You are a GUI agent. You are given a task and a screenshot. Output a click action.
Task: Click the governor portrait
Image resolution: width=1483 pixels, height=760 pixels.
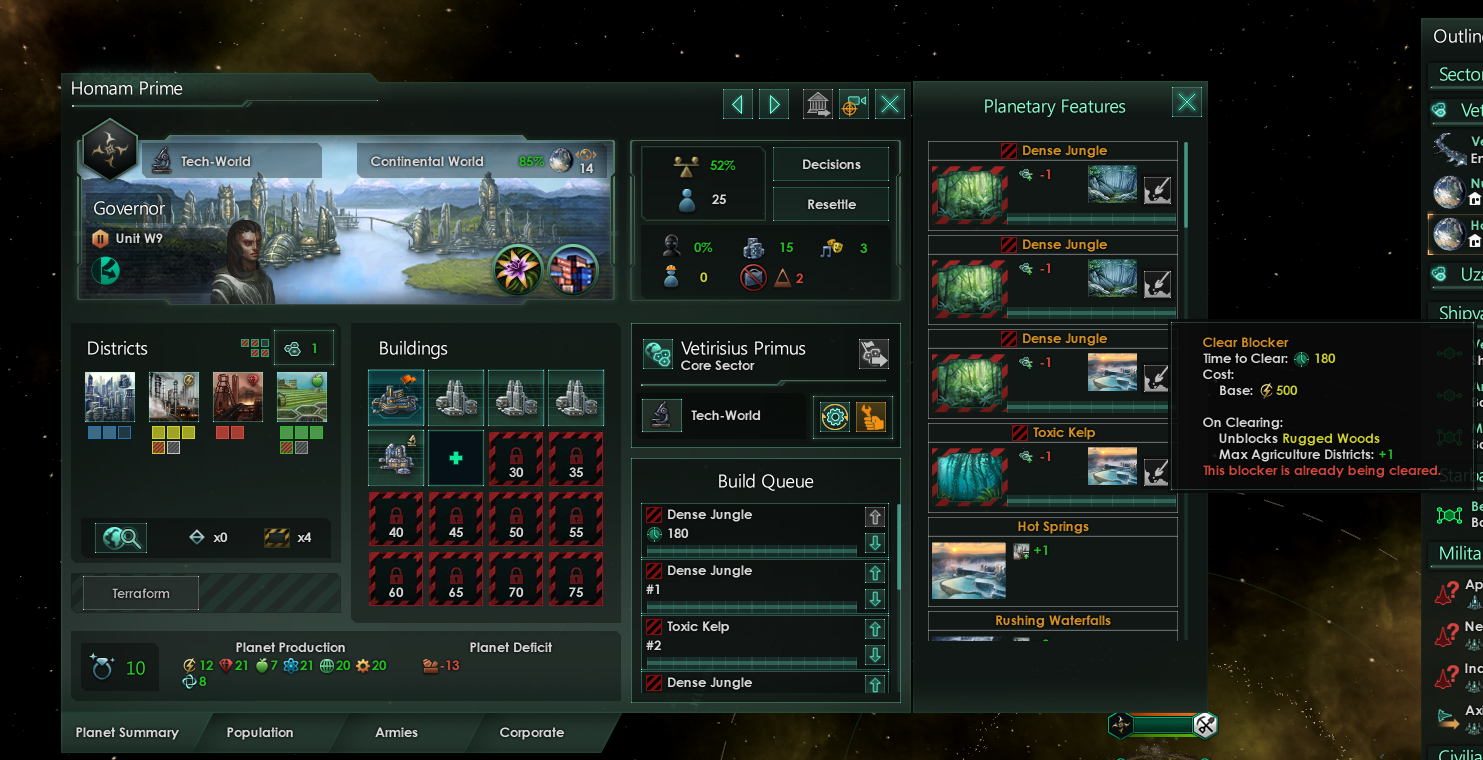click(243, 262)
